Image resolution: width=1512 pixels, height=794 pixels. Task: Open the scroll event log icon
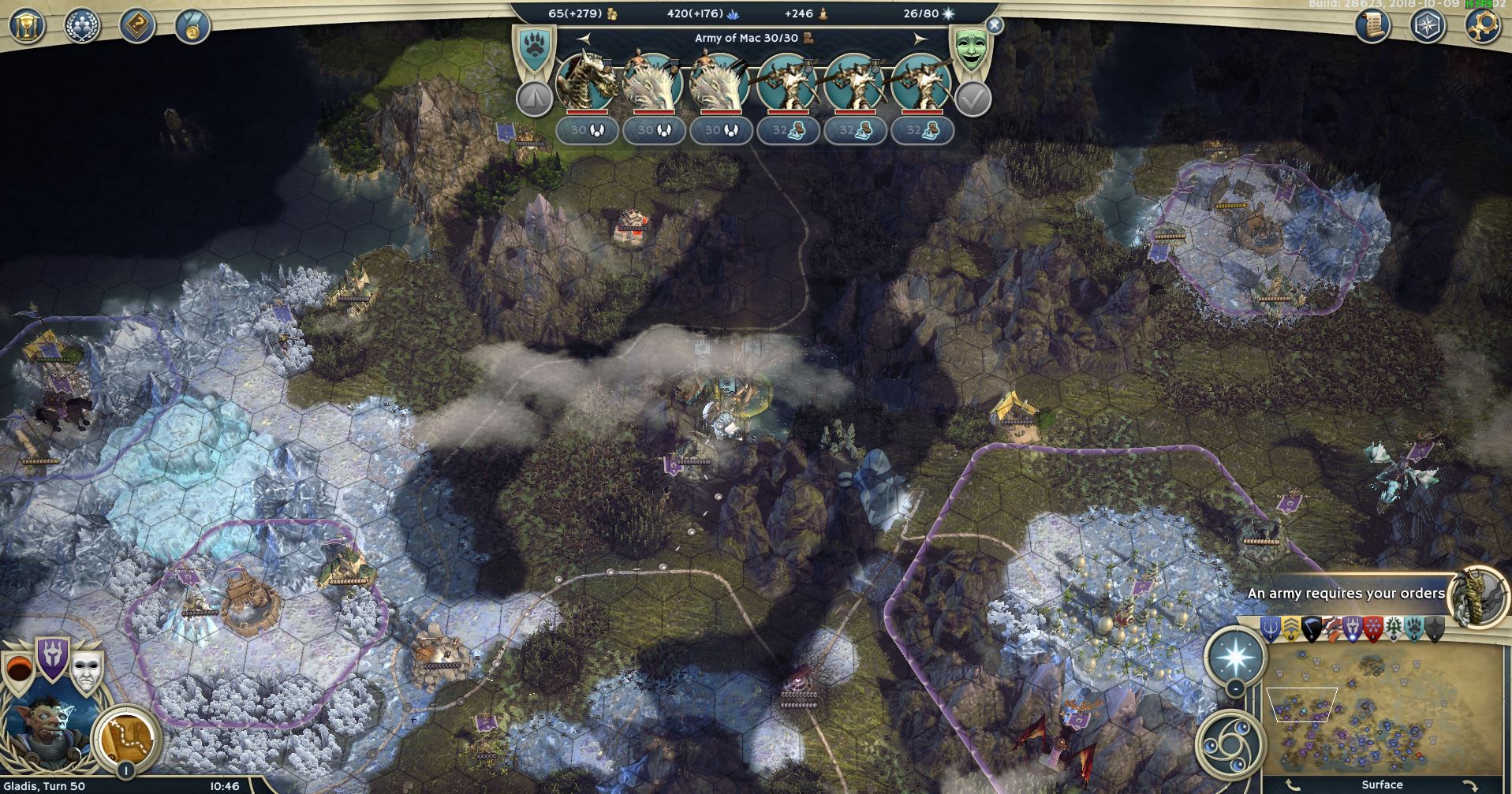[1373, 26]
